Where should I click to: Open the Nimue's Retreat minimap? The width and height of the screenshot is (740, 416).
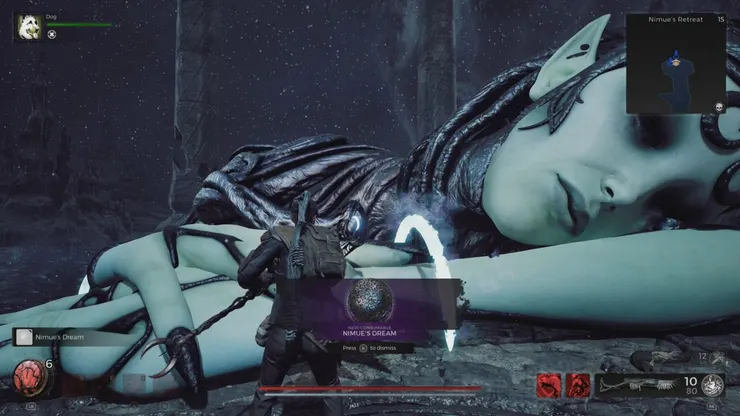click(674, 66)
